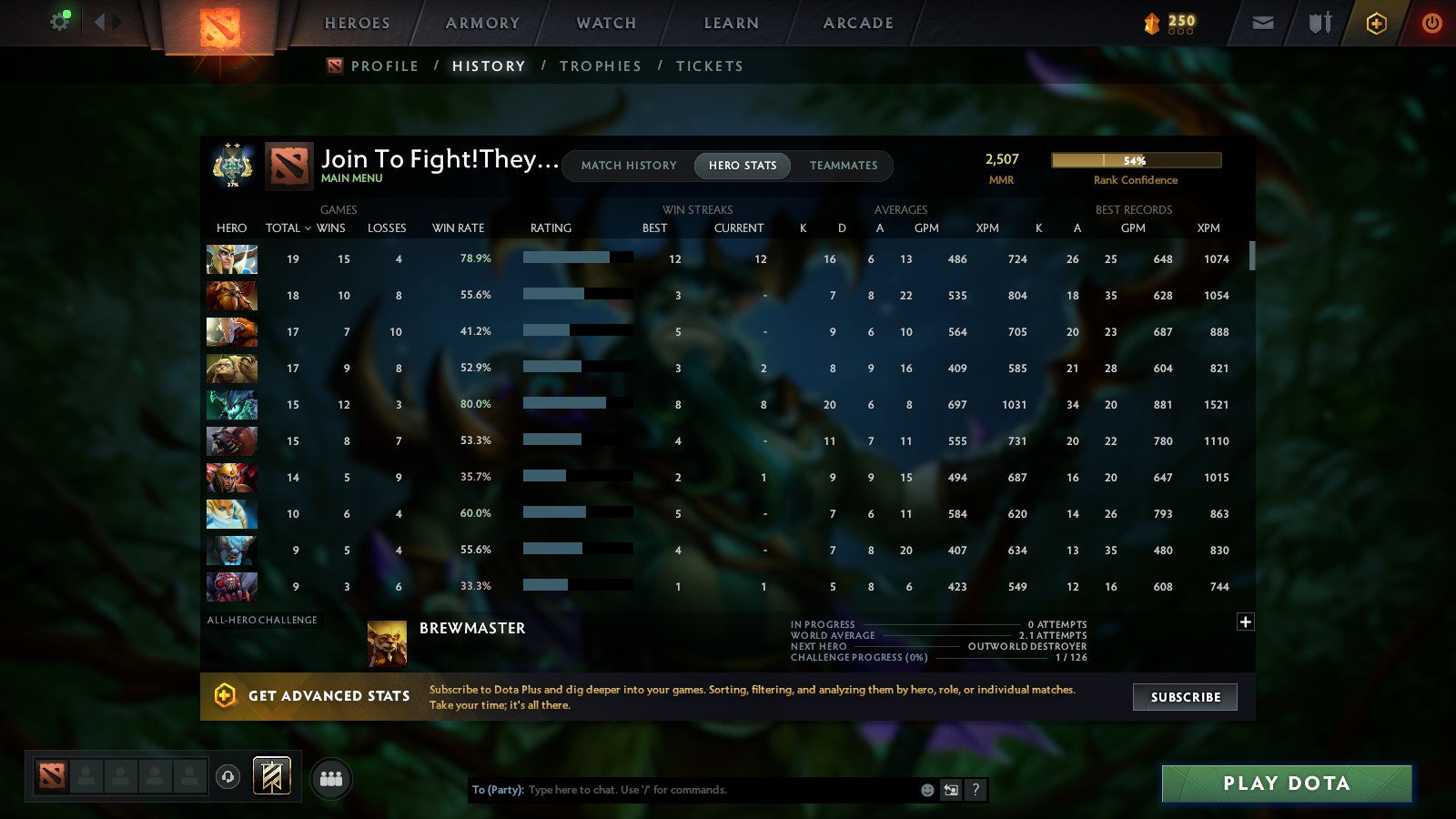Open the settings gear icon
Screen dimensions: 1456x819
(x=60, y=20)
